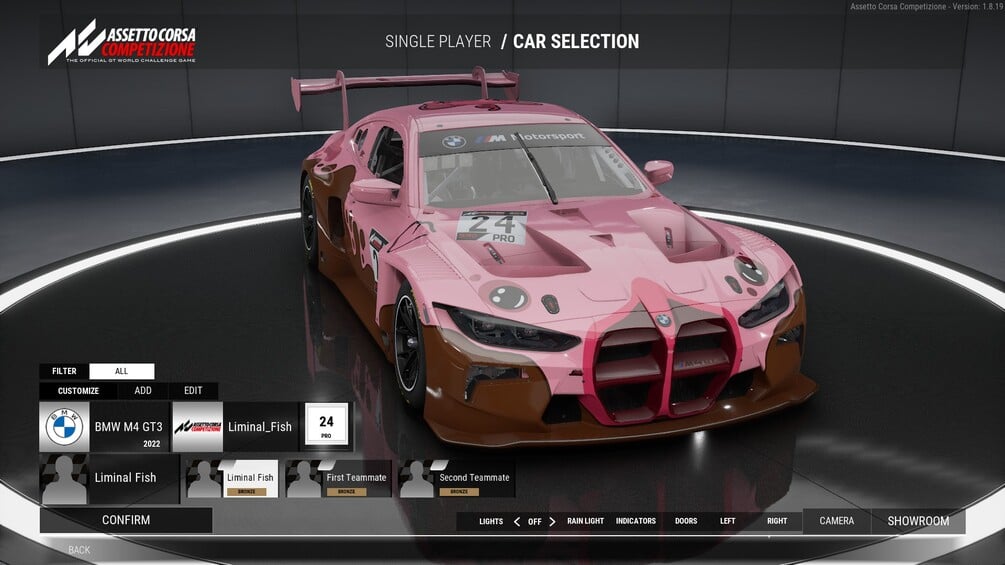Toggle the Left door
This screenshot has width=1005, height=565.
coord(727,521)
